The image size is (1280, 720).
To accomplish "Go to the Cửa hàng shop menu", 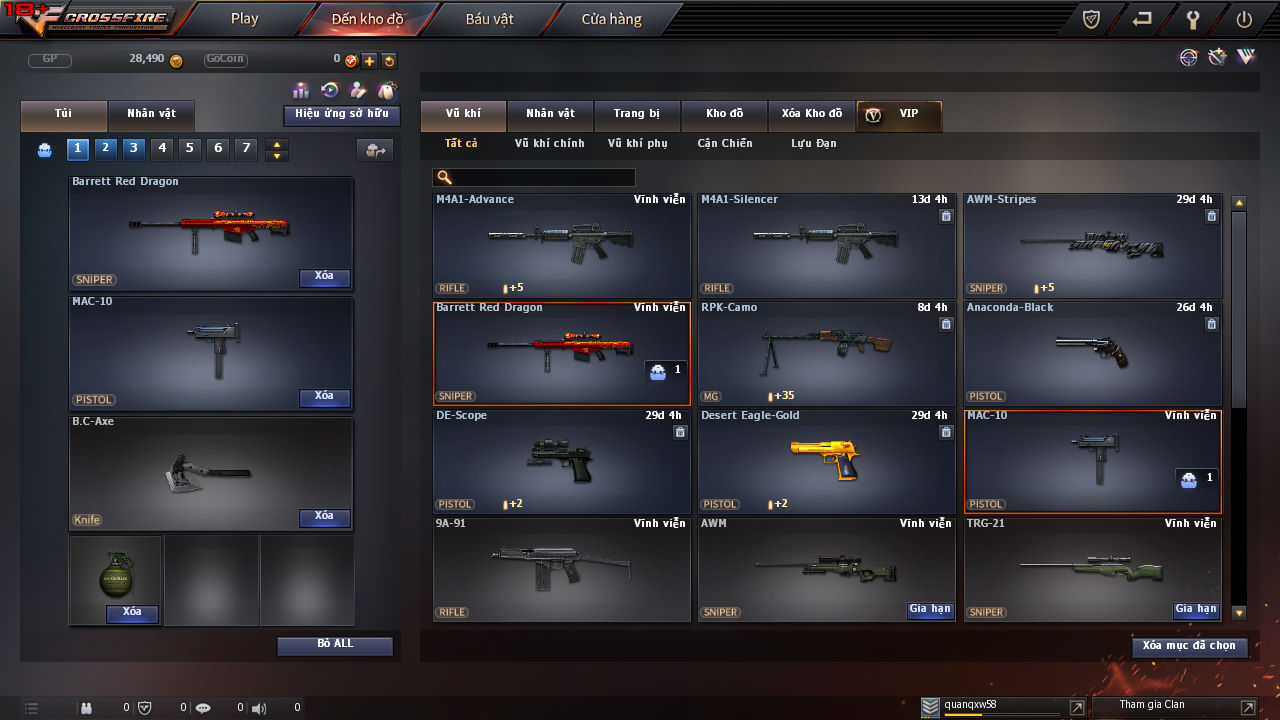I will 611,19.
